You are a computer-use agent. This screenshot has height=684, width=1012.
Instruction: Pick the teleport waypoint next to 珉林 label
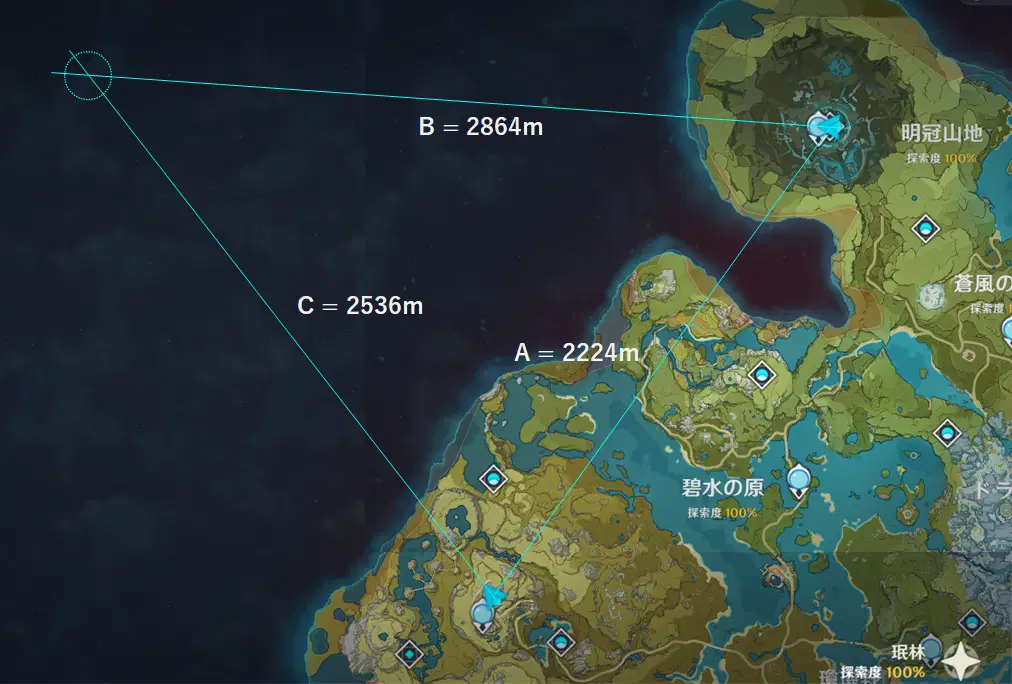(932, 650)
